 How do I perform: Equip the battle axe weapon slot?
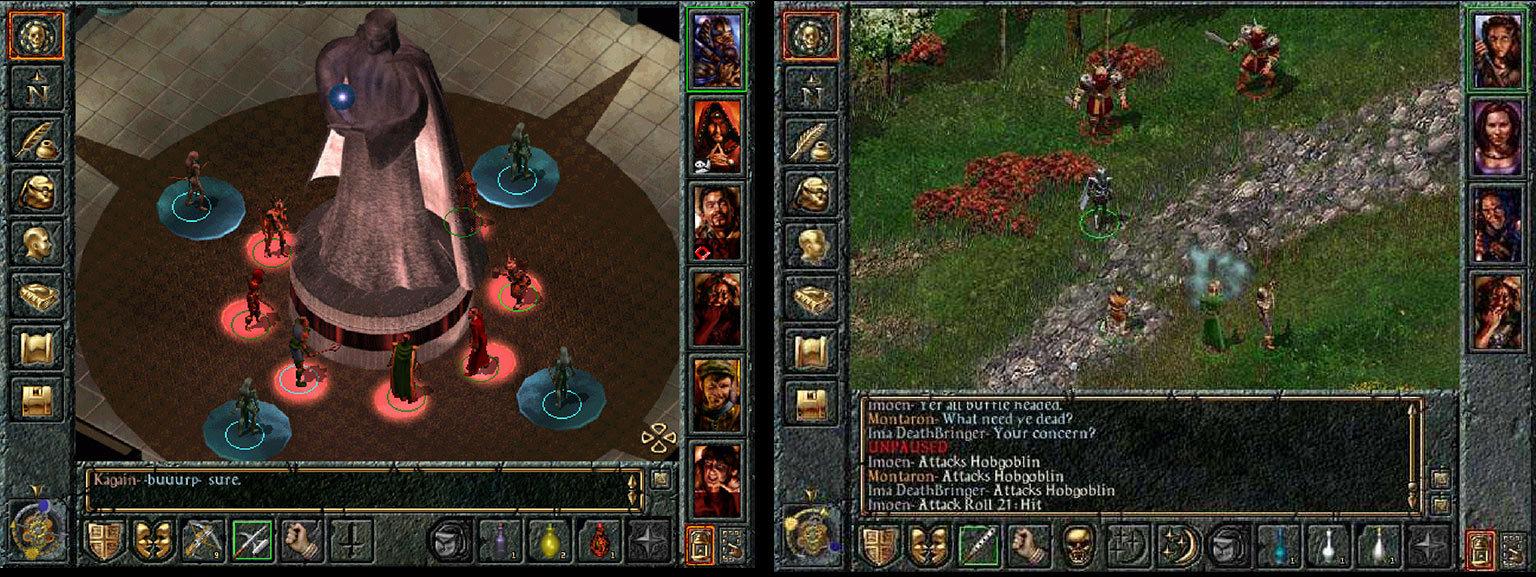tap(252, 540)
